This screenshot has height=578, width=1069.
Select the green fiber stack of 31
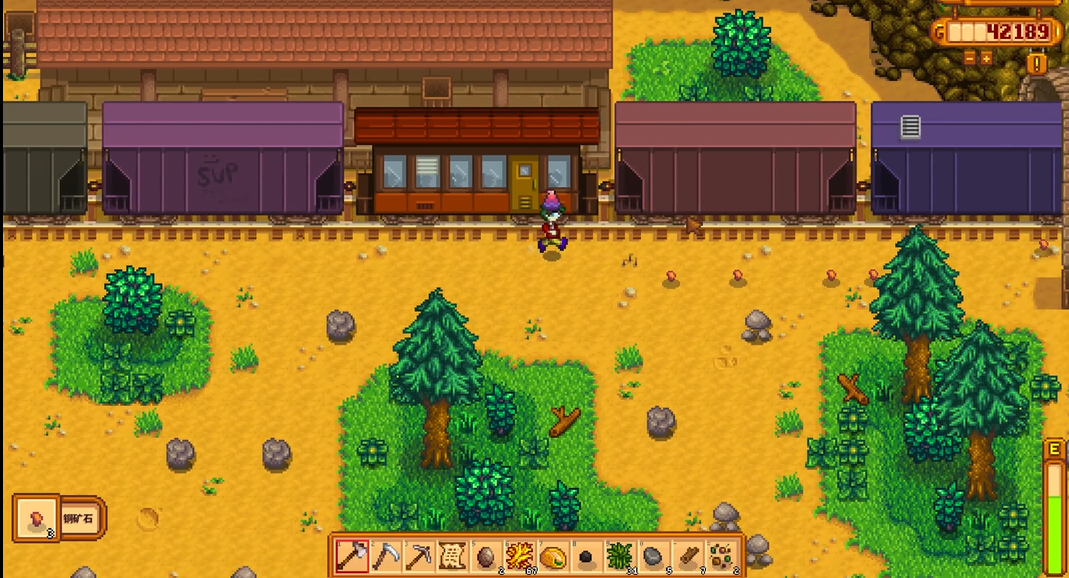pos(620,555)
